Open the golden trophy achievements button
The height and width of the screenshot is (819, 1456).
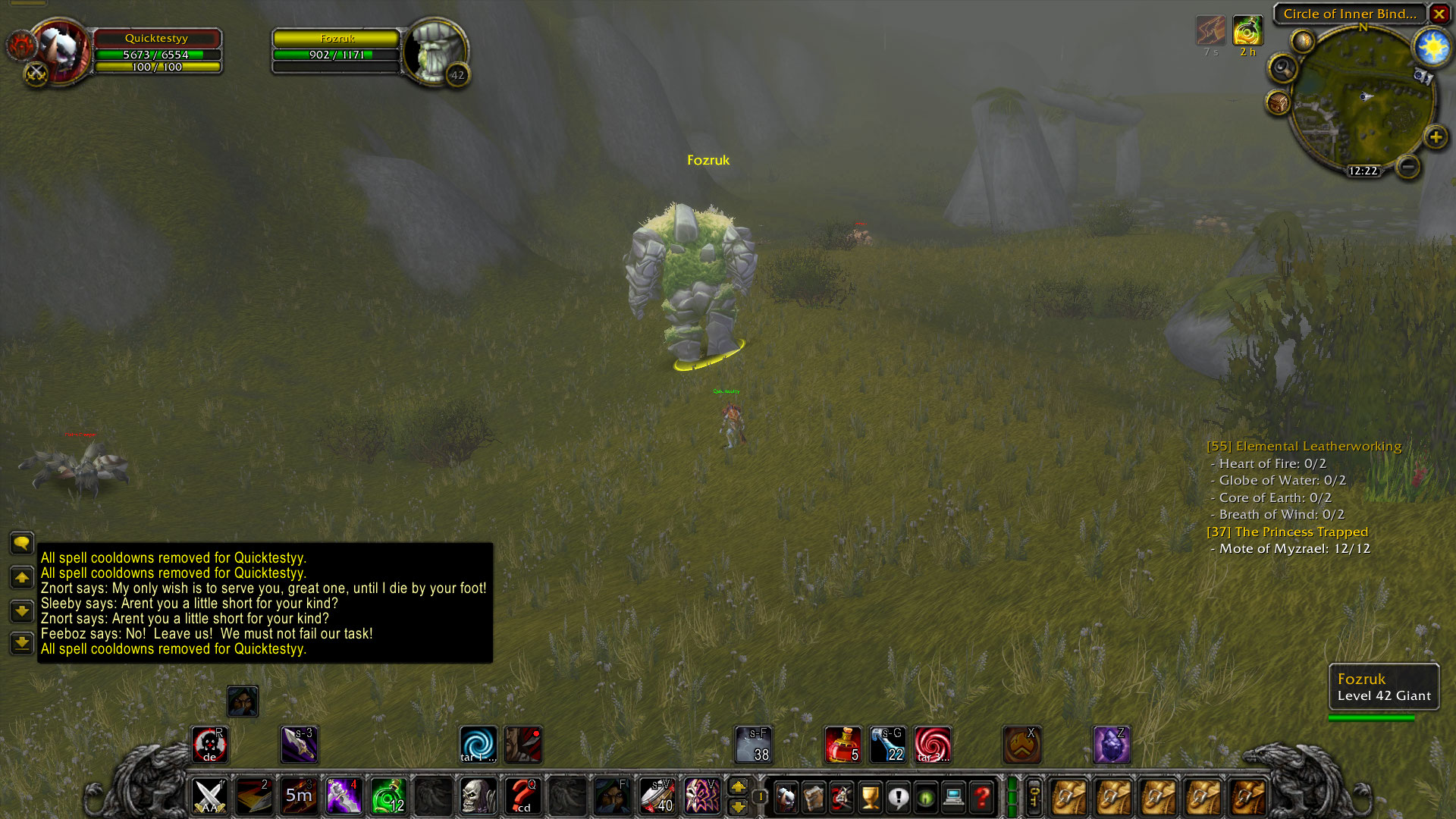(x=870, y=797)
